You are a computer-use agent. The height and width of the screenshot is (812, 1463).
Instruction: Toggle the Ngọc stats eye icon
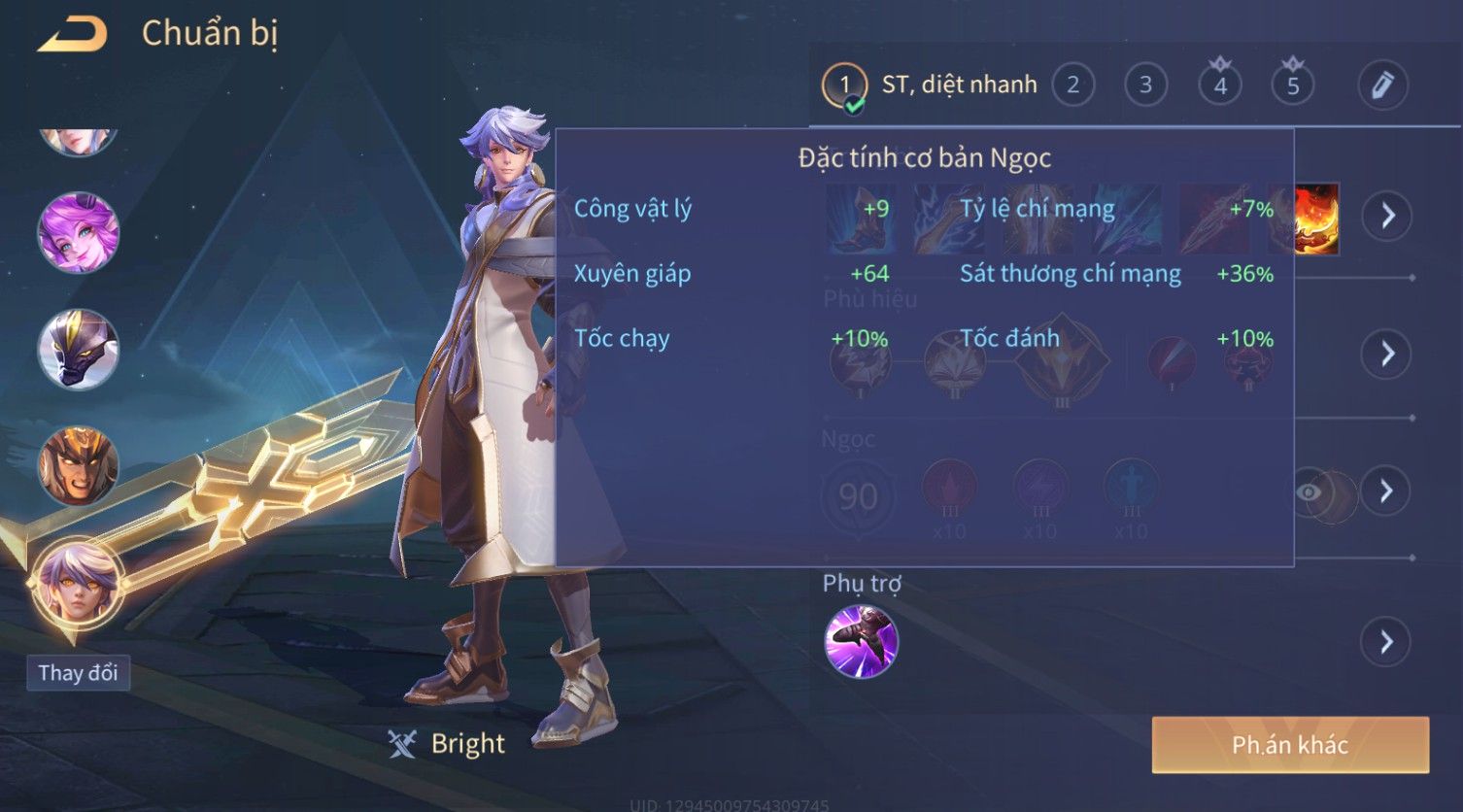pos(1310,492)
